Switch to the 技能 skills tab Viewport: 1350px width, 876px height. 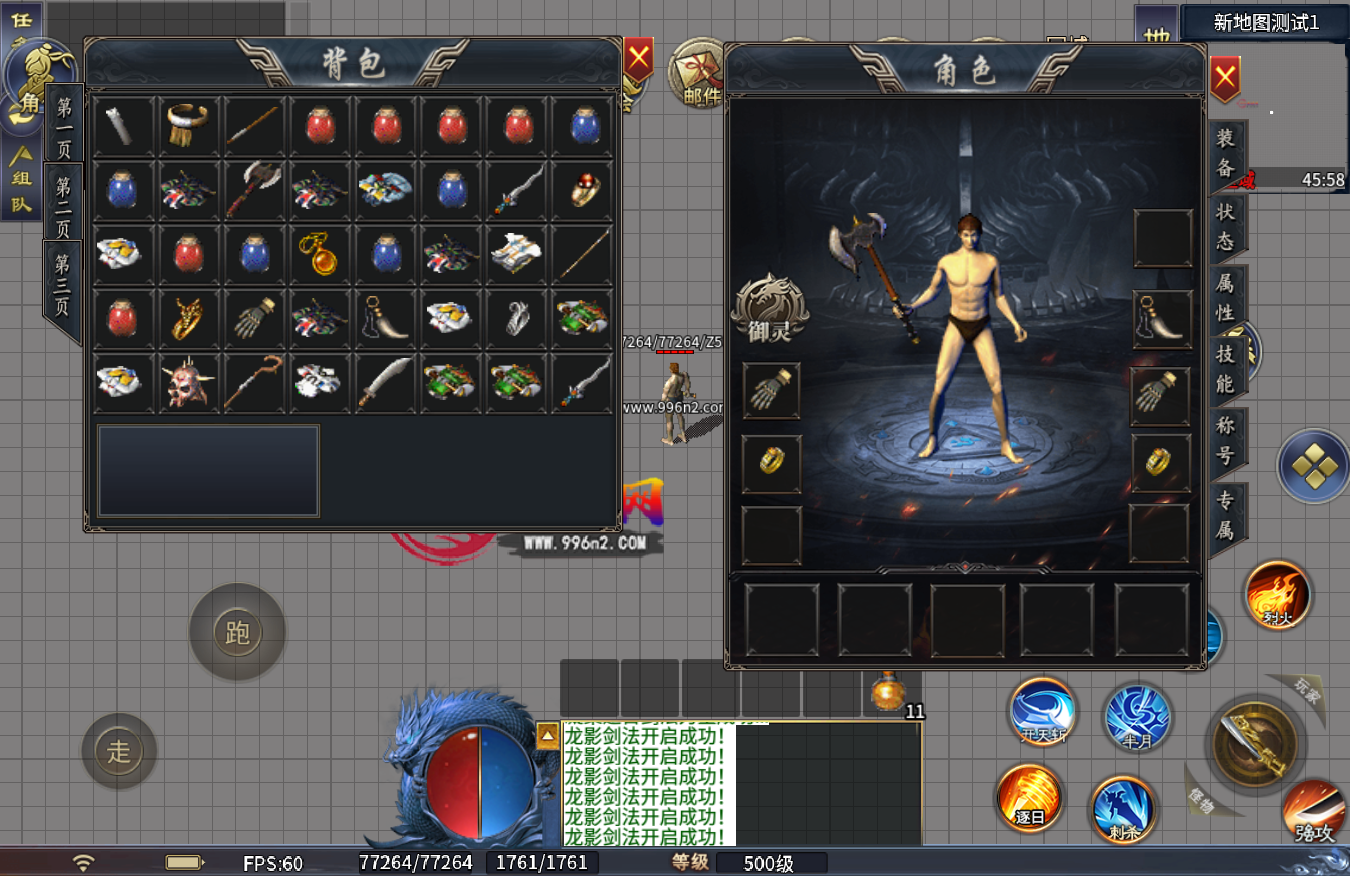1226,368
